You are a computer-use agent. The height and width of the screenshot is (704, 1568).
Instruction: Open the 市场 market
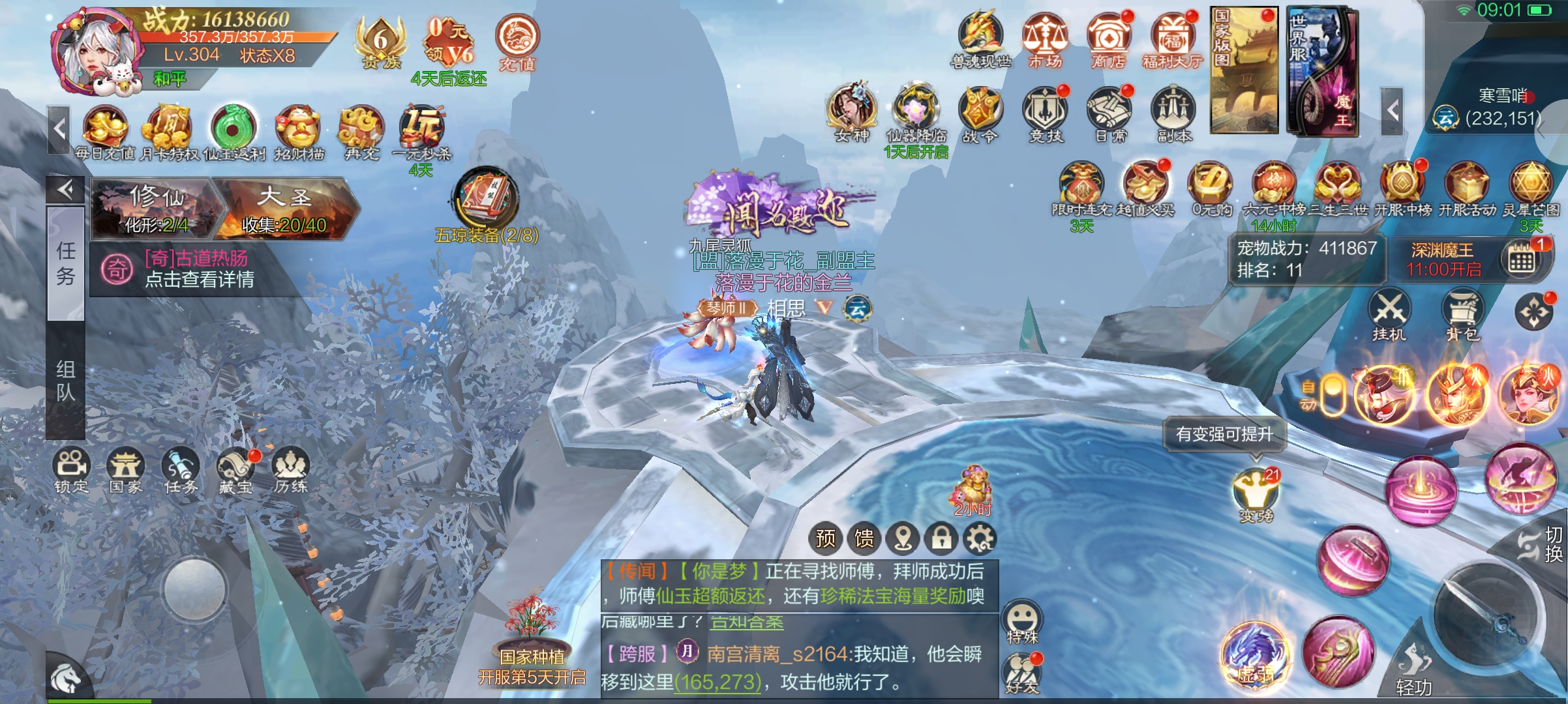tap(1045, 39)
